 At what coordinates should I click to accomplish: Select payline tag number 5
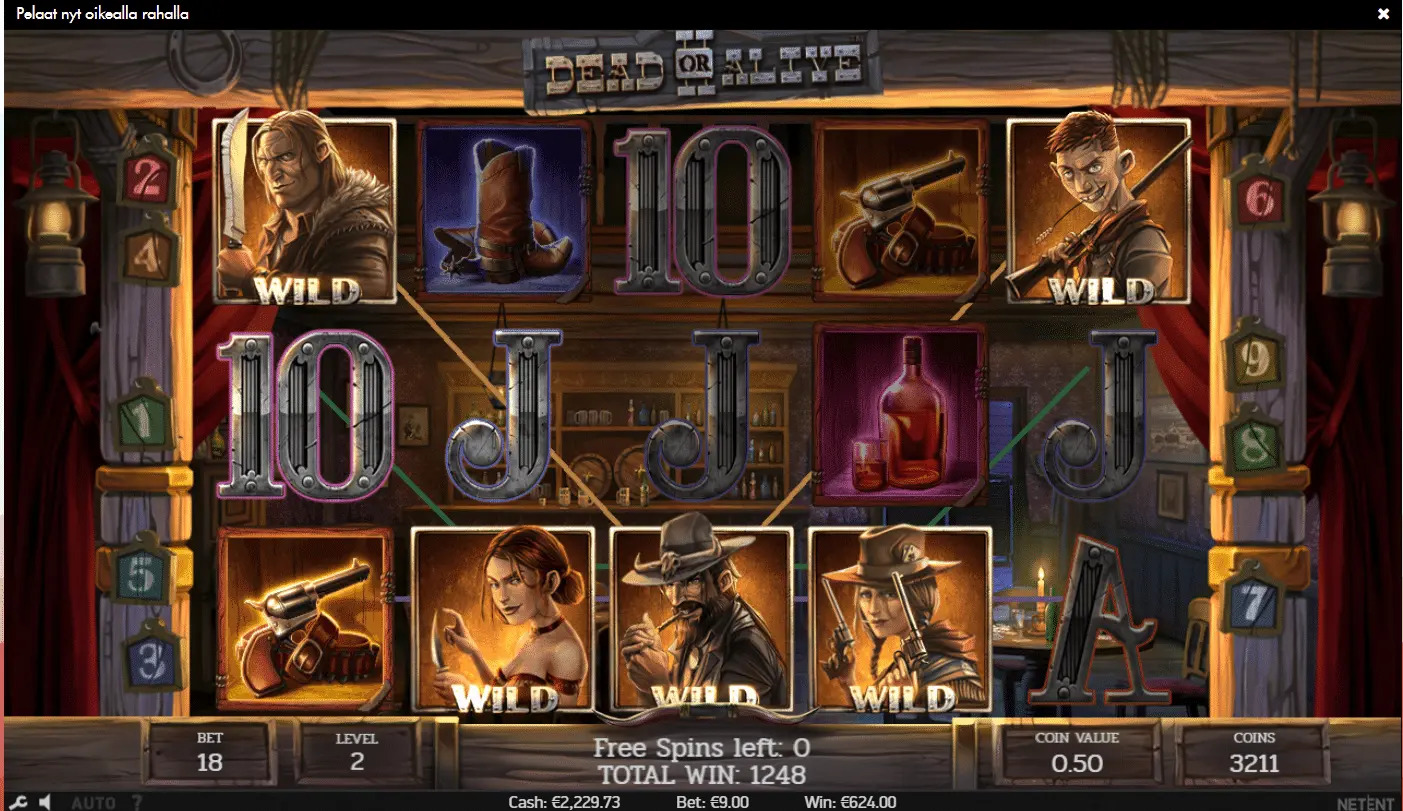[x=143, y=576]
